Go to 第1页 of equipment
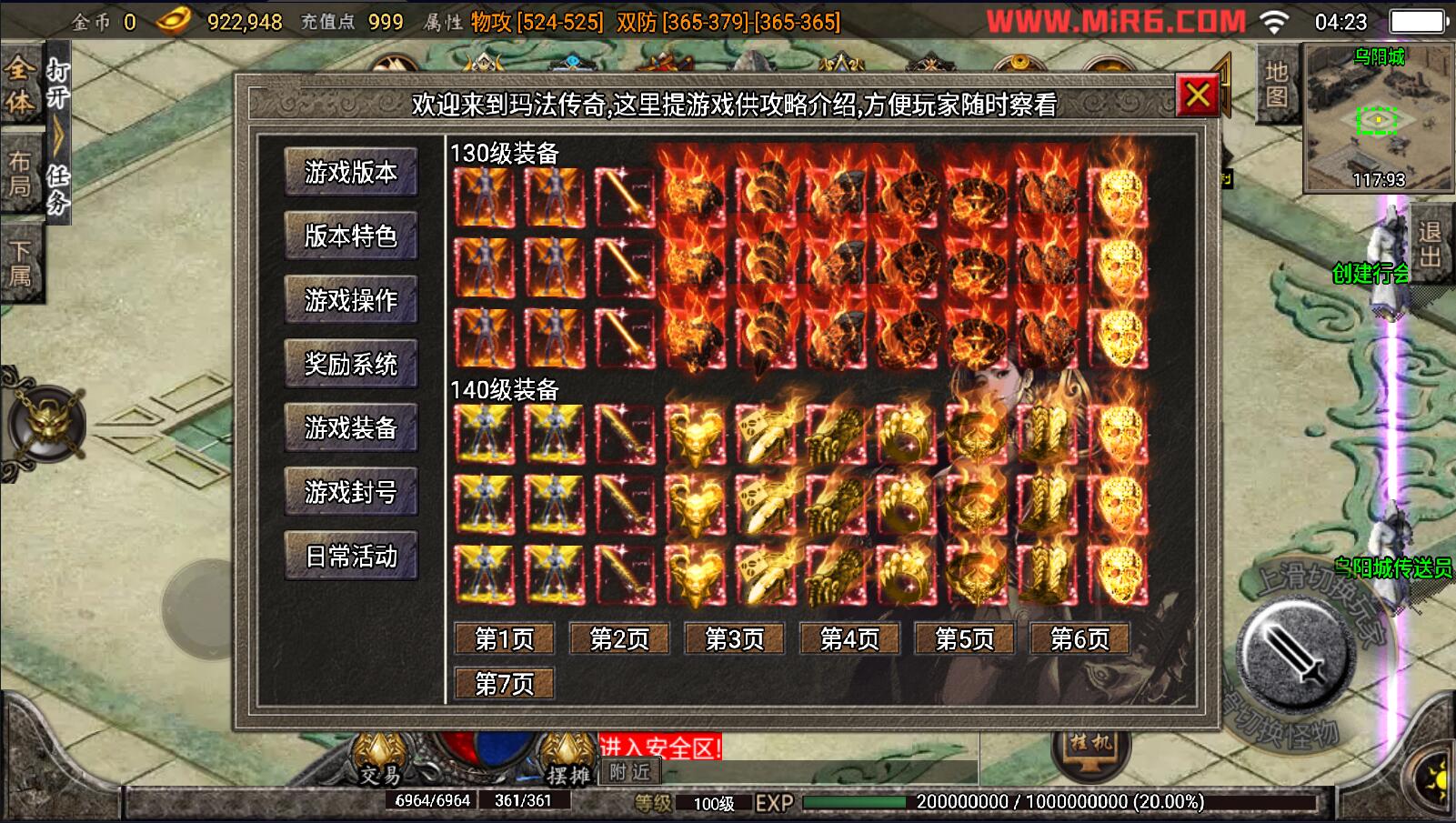Viewport: 1456px width, 823px height. tap(505, 639)
